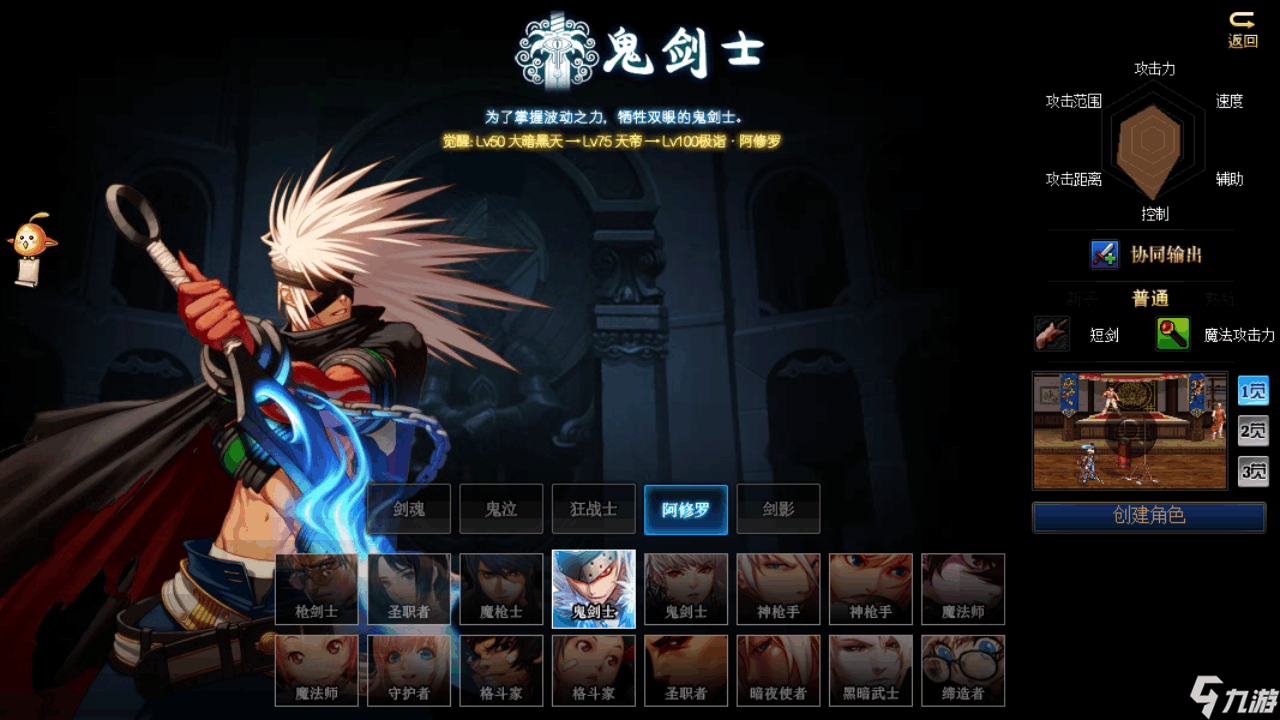The width and height of the screenshot is (1280, 720).
Task: Select the first 格斗家 class portrait
Action: (x=501, y=670)
